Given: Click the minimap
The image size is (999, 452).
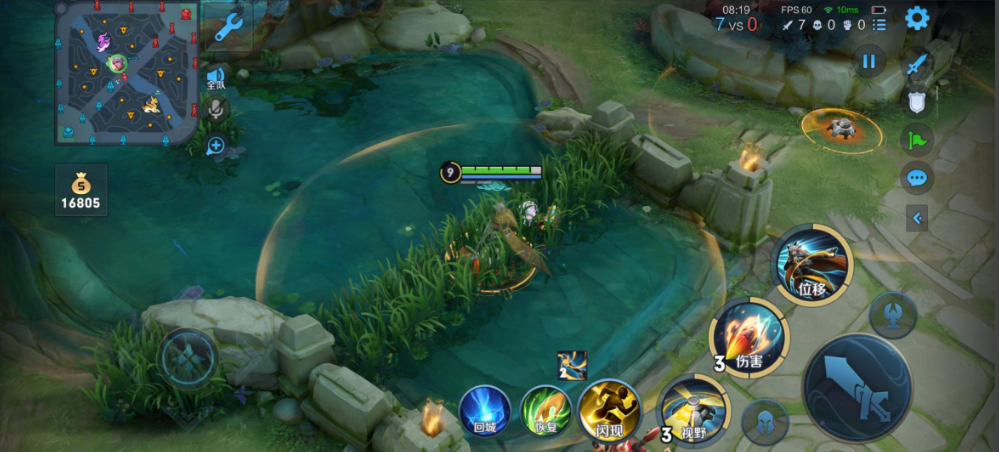Looking at the screenshot, I should pyautogui.click(x=126, y=72).
